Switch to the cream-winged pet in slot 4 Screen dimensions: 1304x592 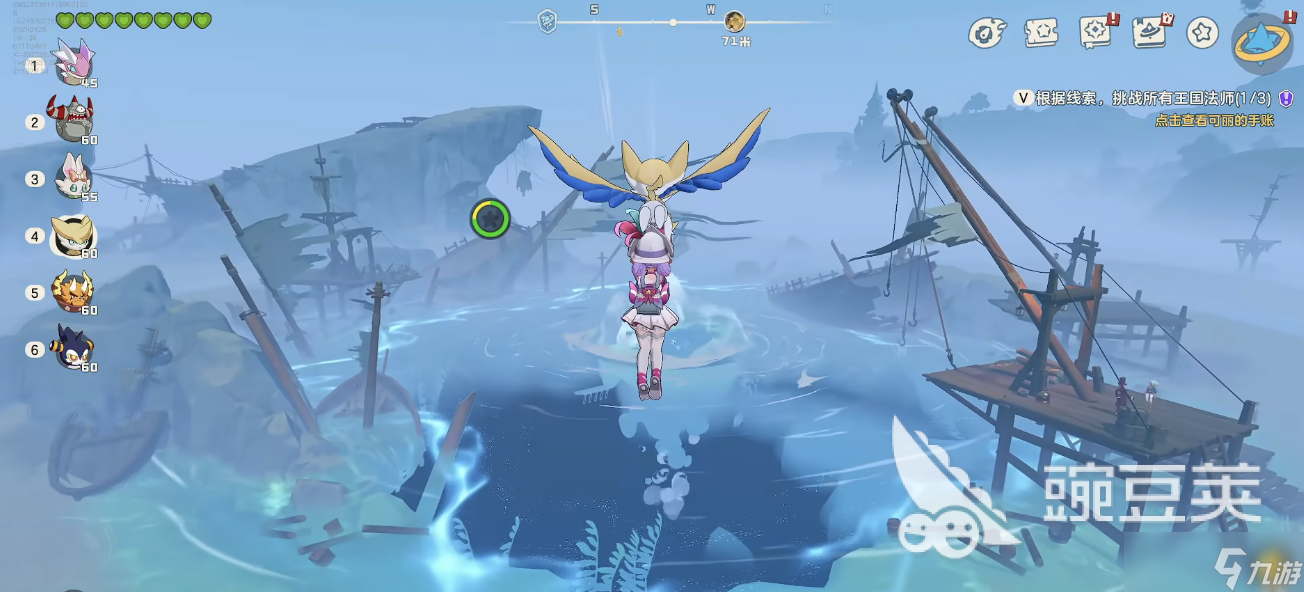point(73,235)
